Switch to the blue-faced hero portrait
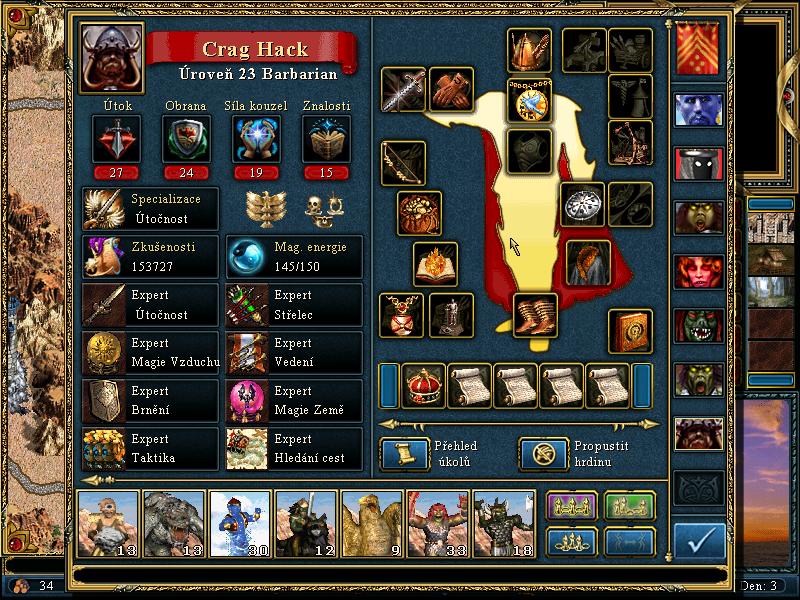The width and height of the screenshot is (800, 600). click(x=698, y=109)
